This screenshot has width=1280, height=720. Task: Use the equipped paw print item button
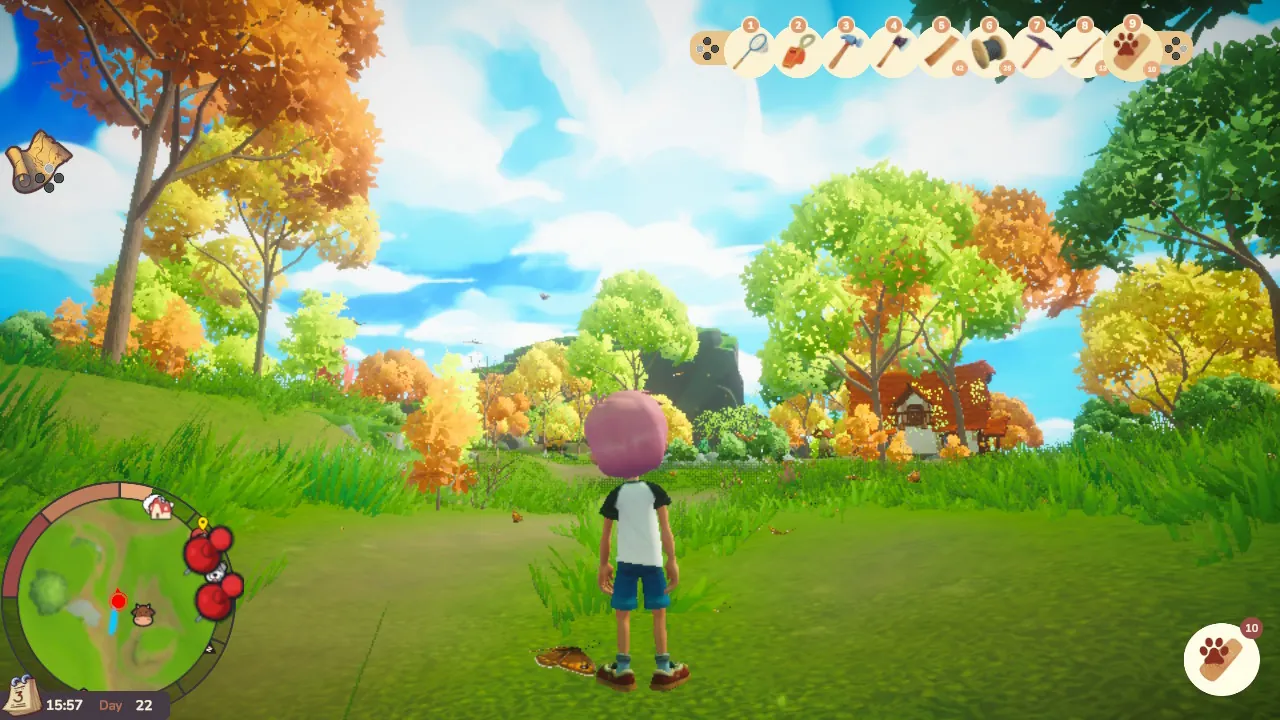pyautogui.click(x=1221, y=659)
